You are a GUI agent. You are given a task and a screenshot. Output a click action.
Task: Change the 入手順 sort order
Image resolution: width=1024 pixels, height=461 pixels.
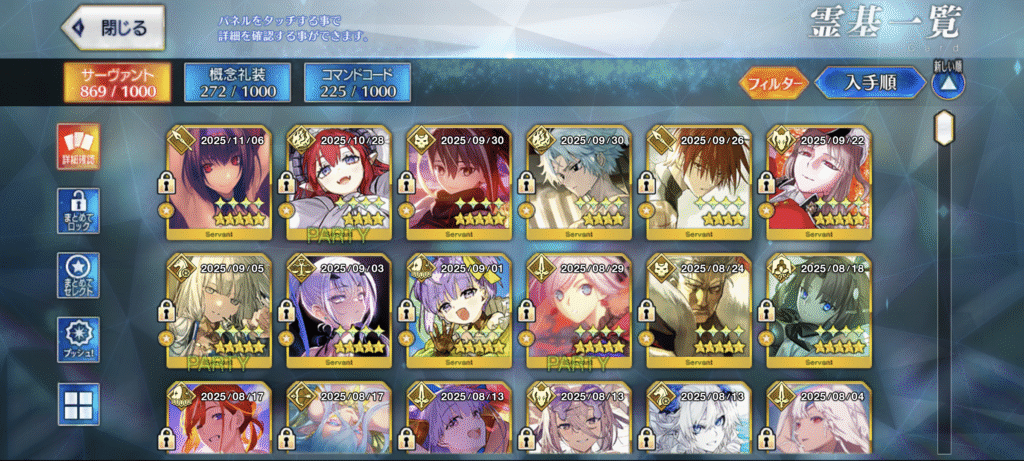(x=868, y=83)
